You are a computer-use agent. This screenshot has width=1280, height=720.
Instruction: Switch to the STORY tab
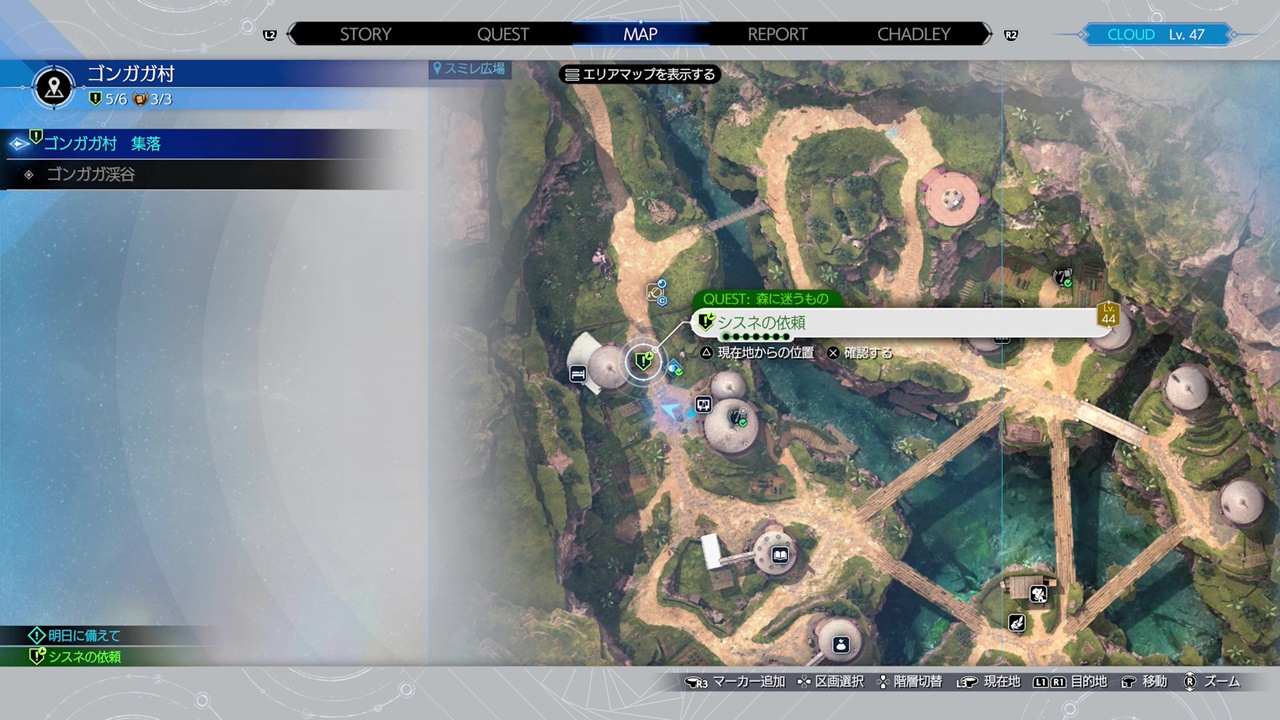(x=365, y=34)
